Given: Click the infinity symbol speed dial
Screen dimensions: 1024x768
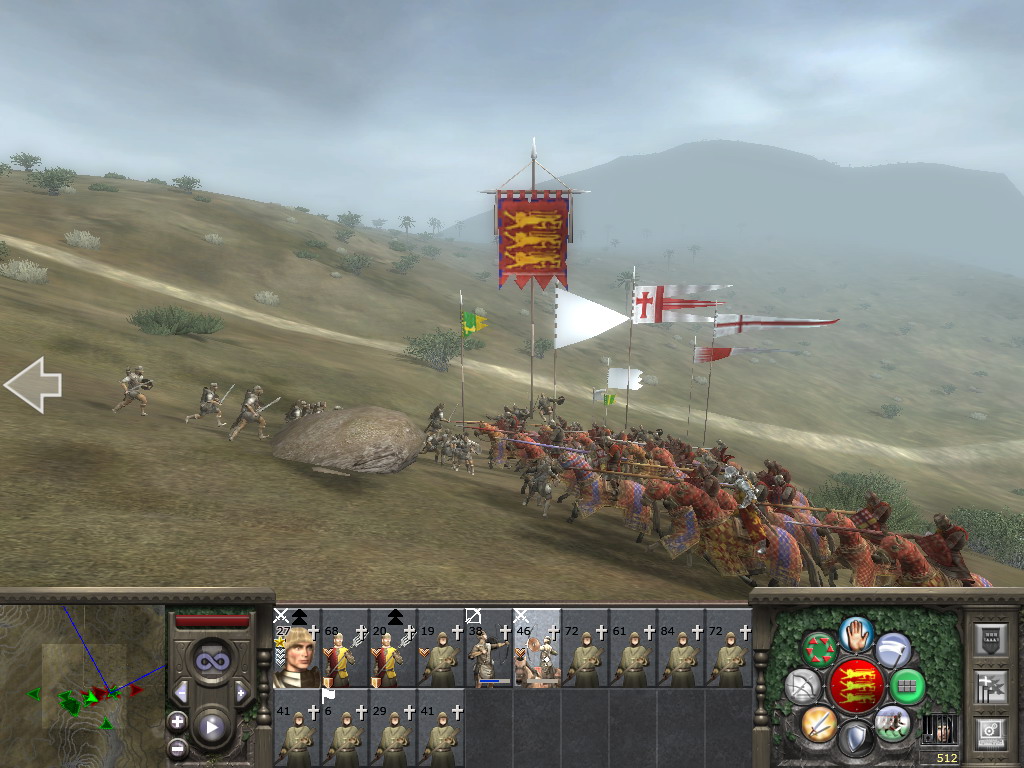Looking at the screenshot, I should [211, 661].
